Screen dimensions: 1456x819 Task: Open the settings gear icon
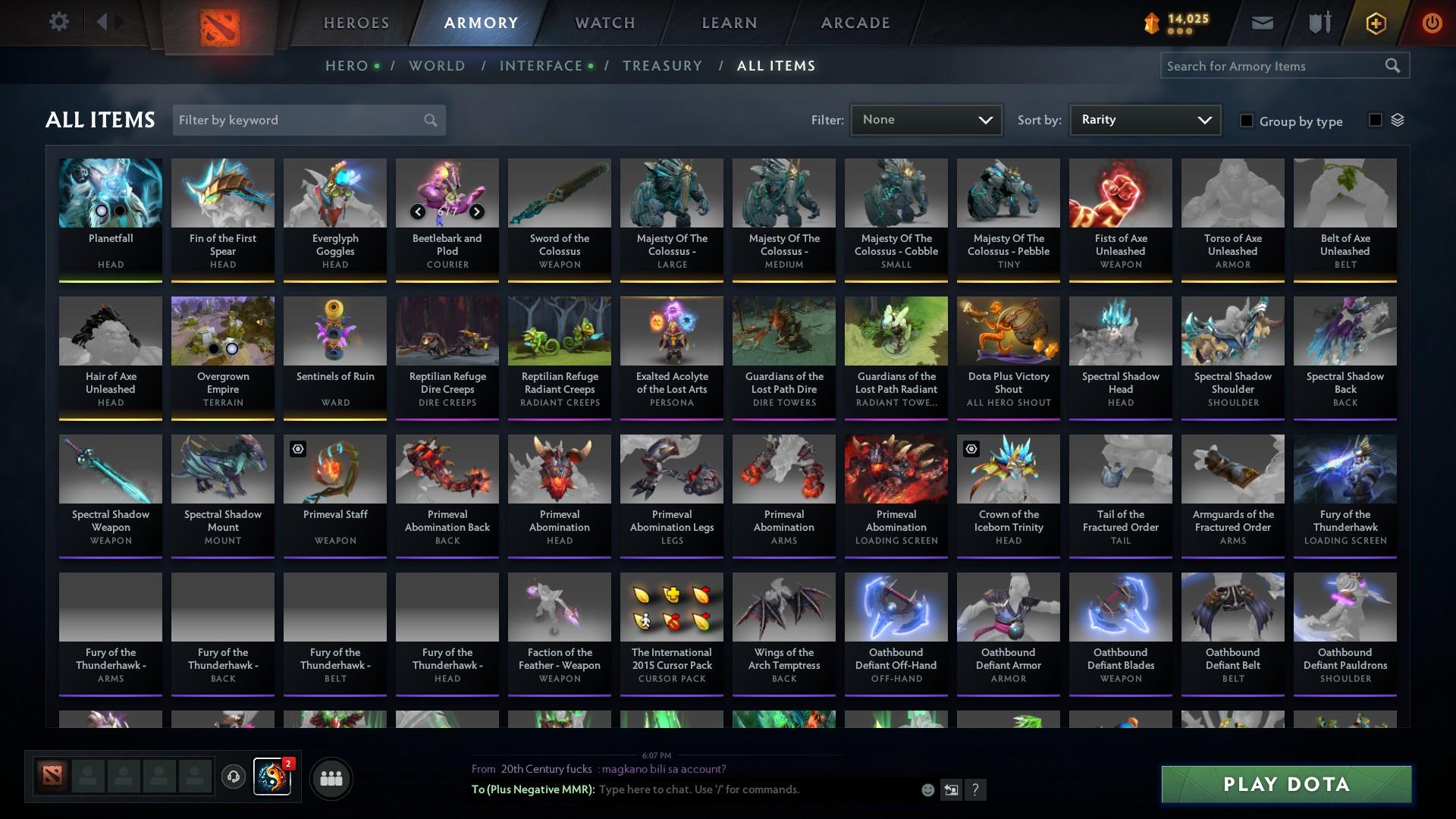coord(59,22)
